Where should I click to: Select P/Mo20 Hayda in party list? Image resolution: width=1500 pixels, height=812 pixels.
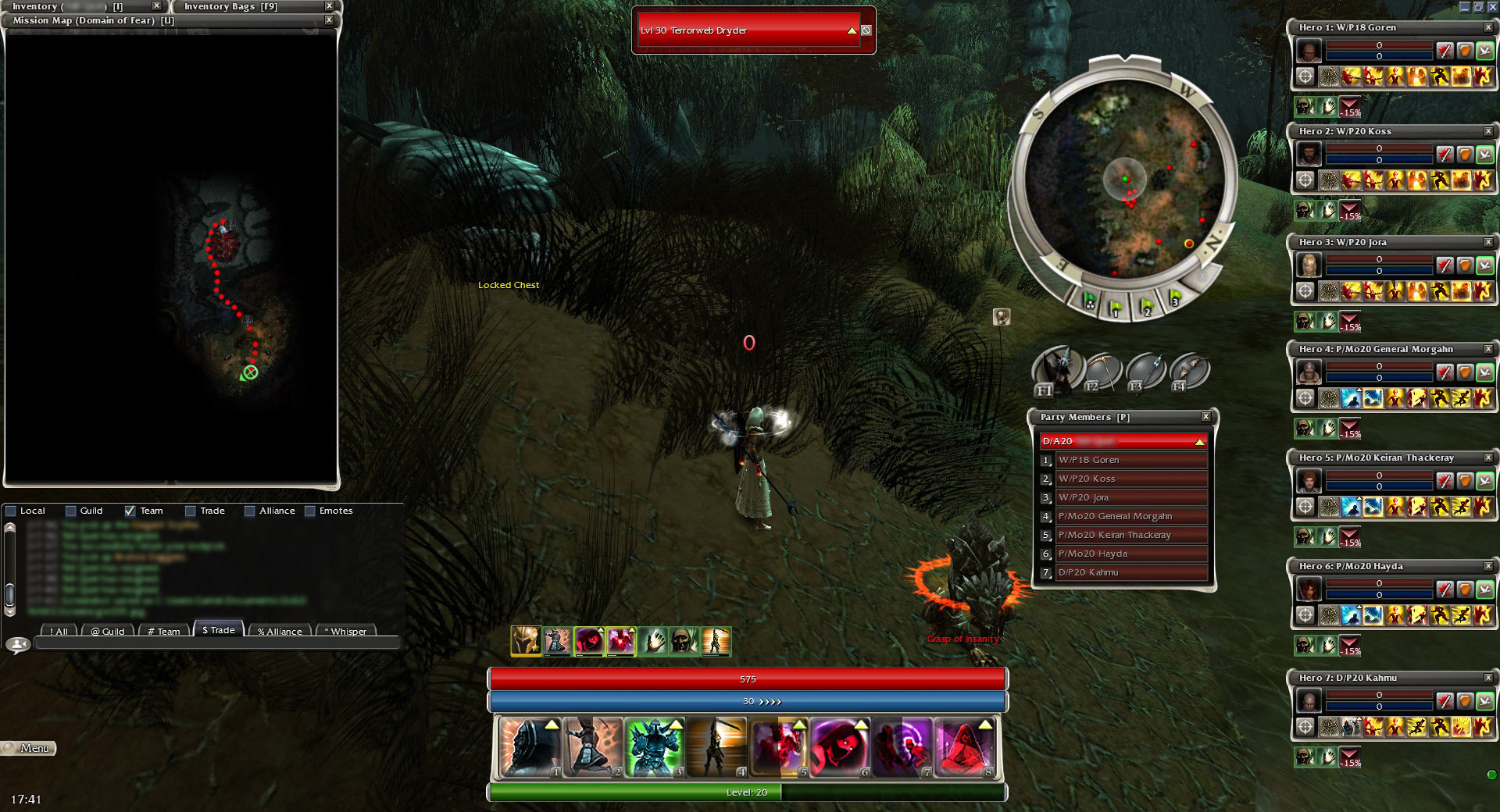point(1130,554)
